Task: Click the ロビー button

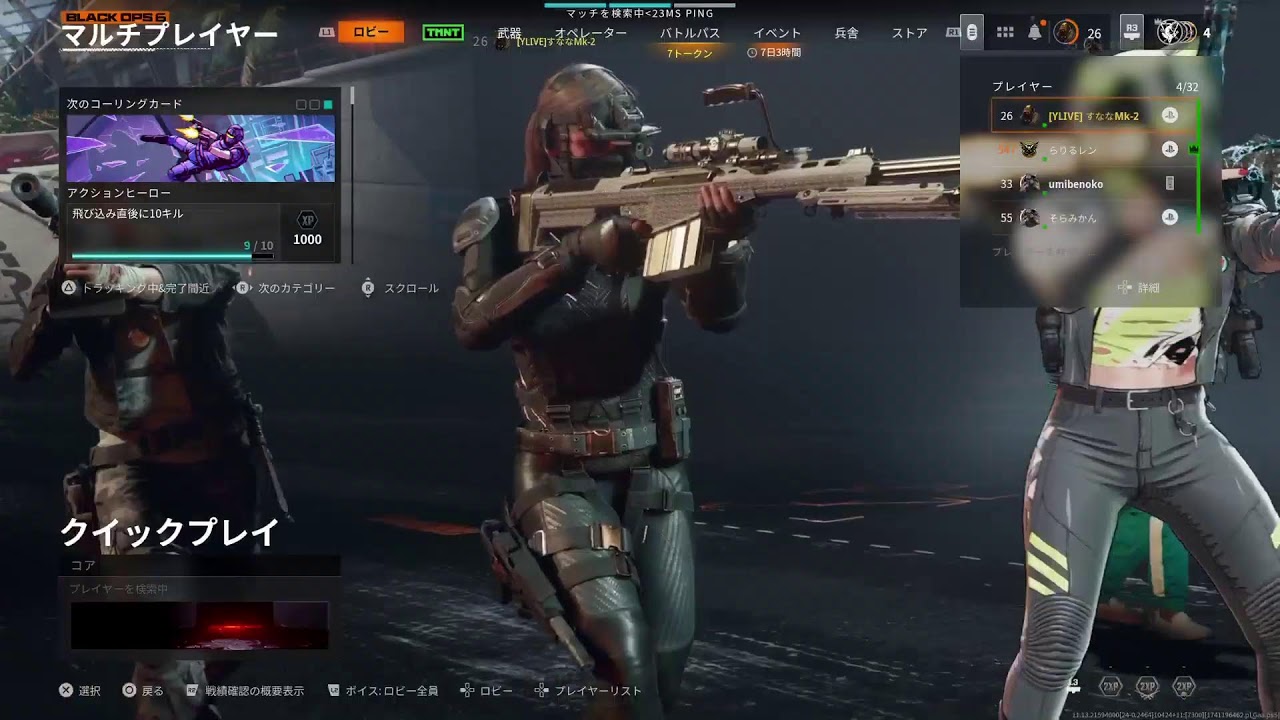Action: click(373, 31)
